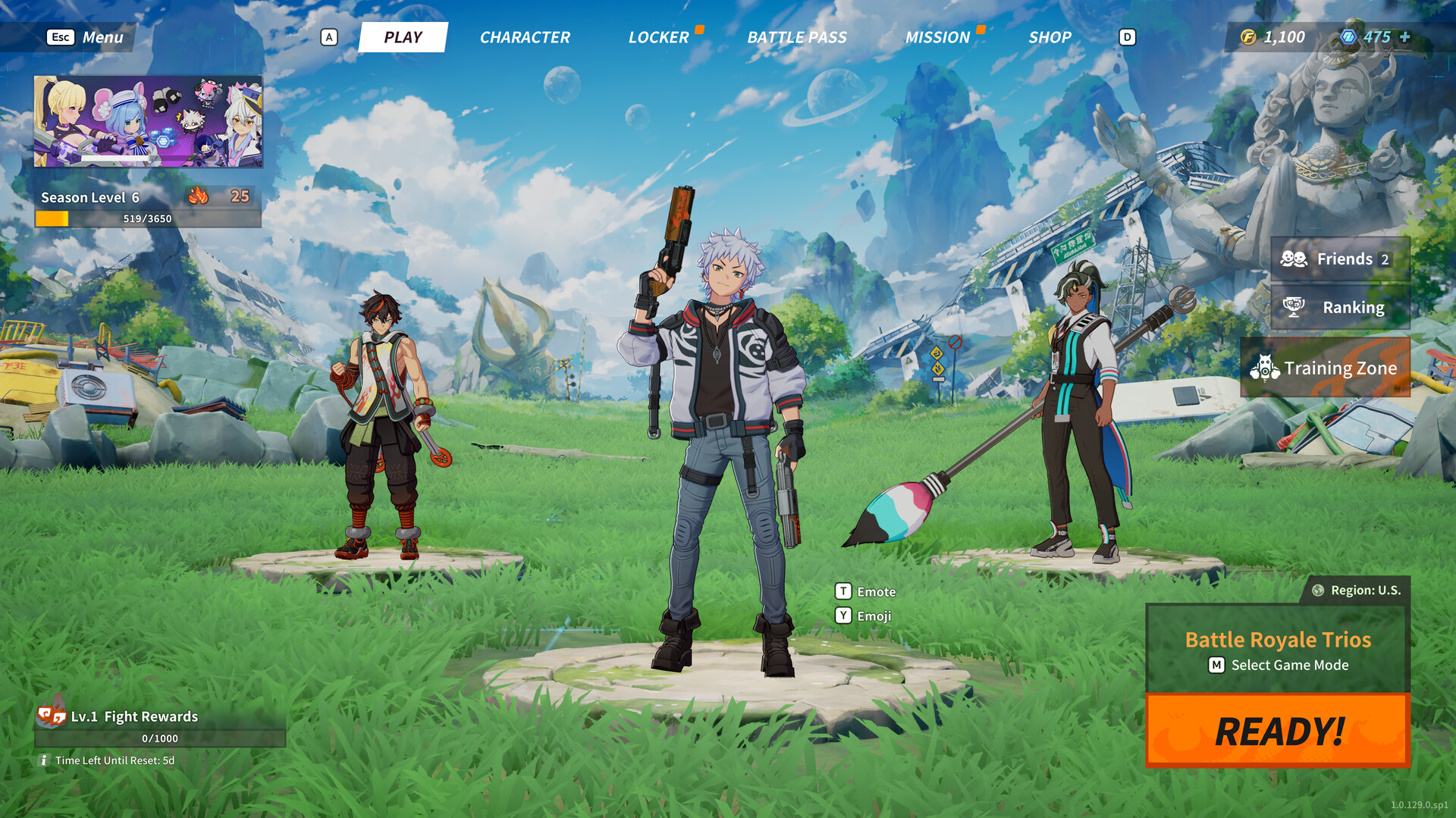Show the Friends list

[x=1340, y=259]
